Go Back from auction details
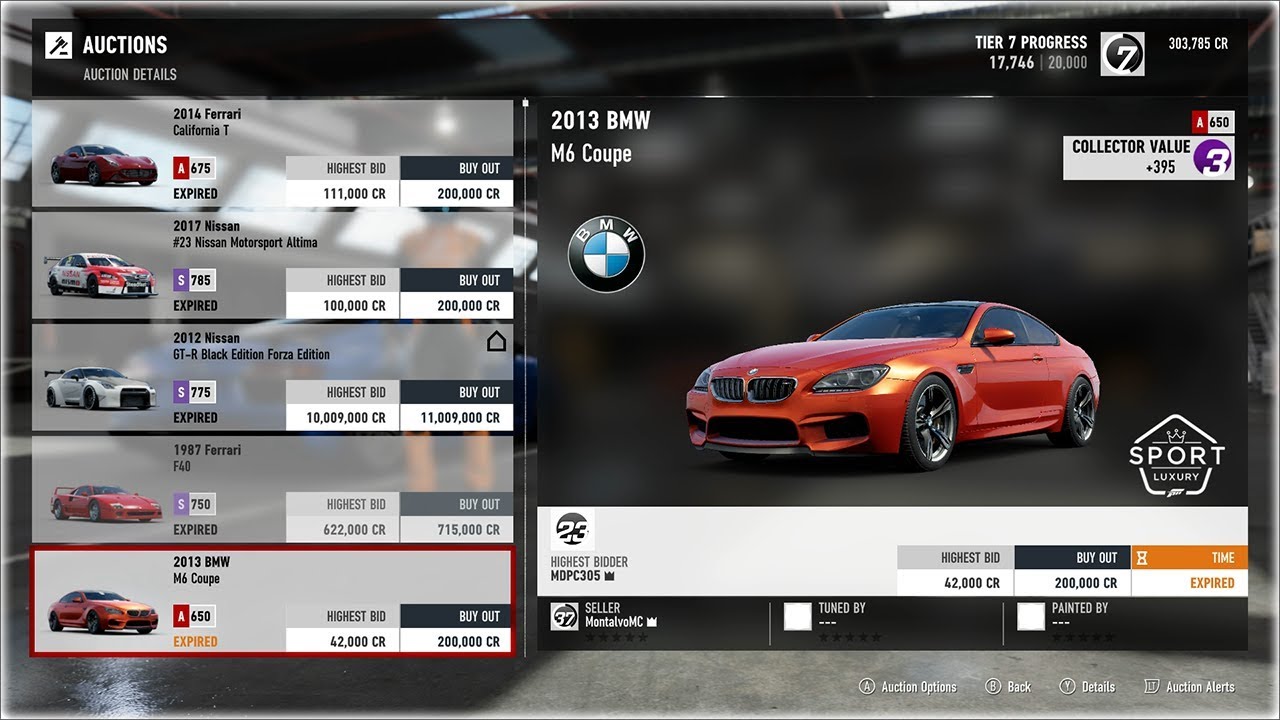Viewport: 1280px width, 720px height. coord(1009,687)
